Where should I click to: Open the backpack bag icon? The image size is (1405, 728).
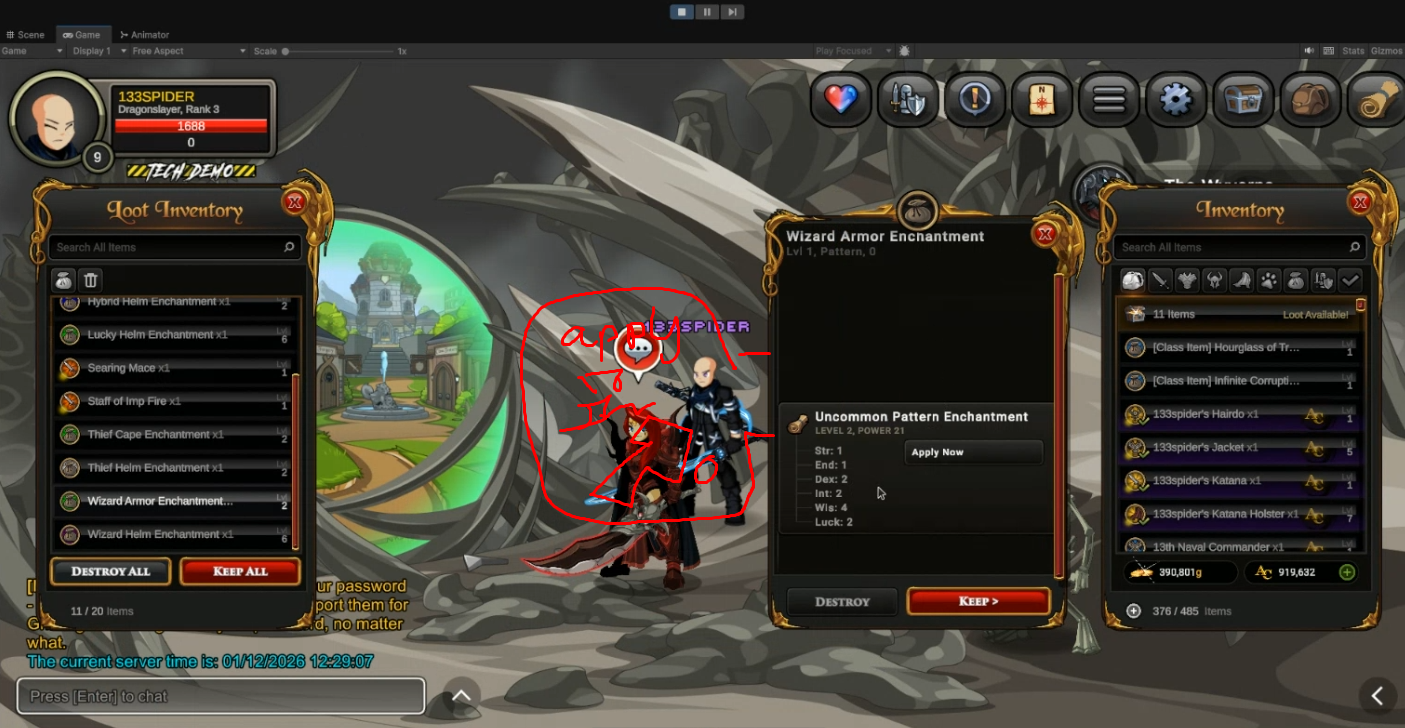click(x=1309, y=99)
